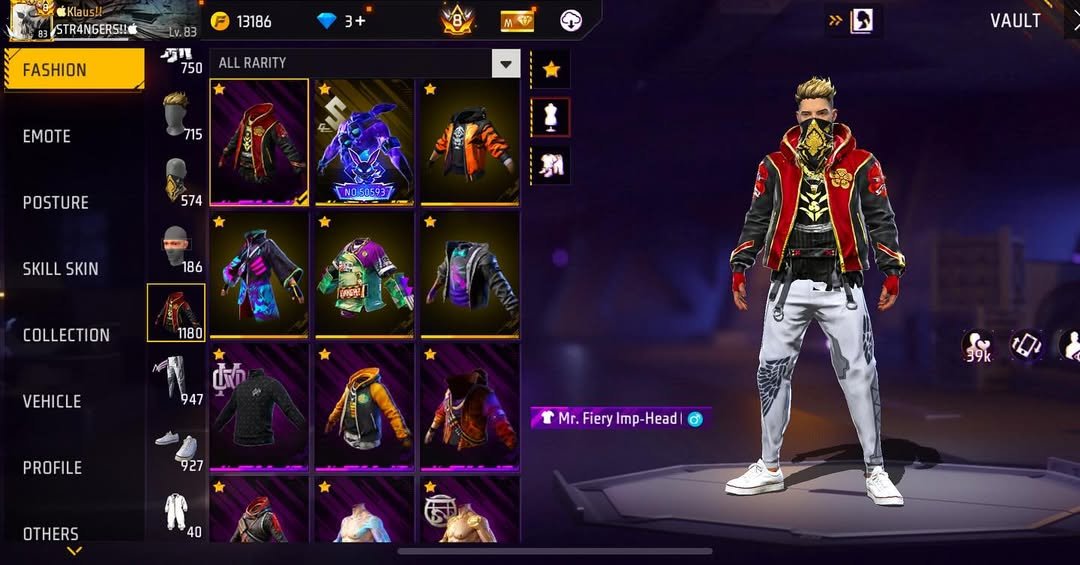Choose the orange tiger-striped jacket

coord(468,141)
